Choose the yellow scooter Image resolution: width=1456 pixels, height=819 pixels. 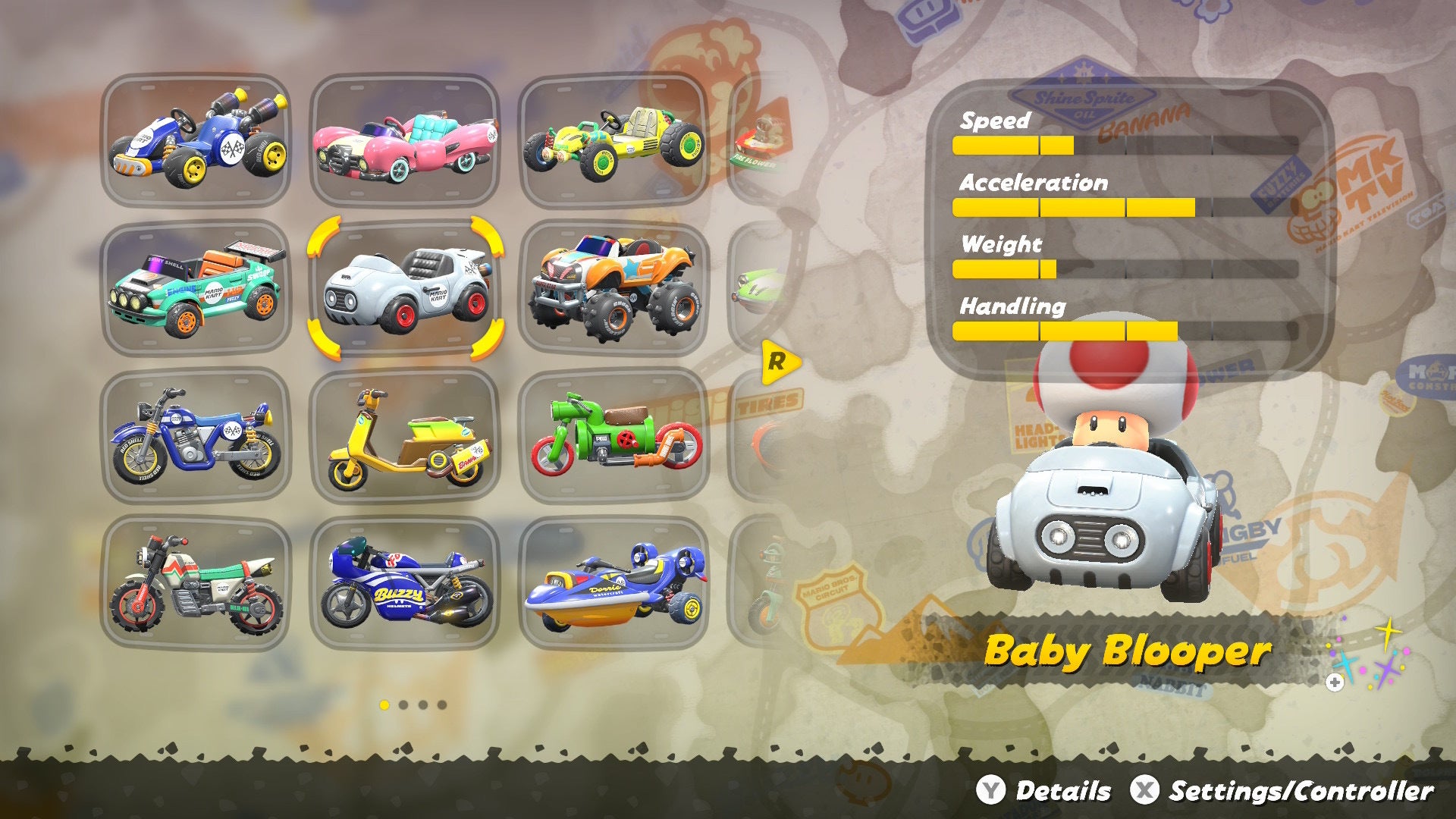[x=405, y=436]
